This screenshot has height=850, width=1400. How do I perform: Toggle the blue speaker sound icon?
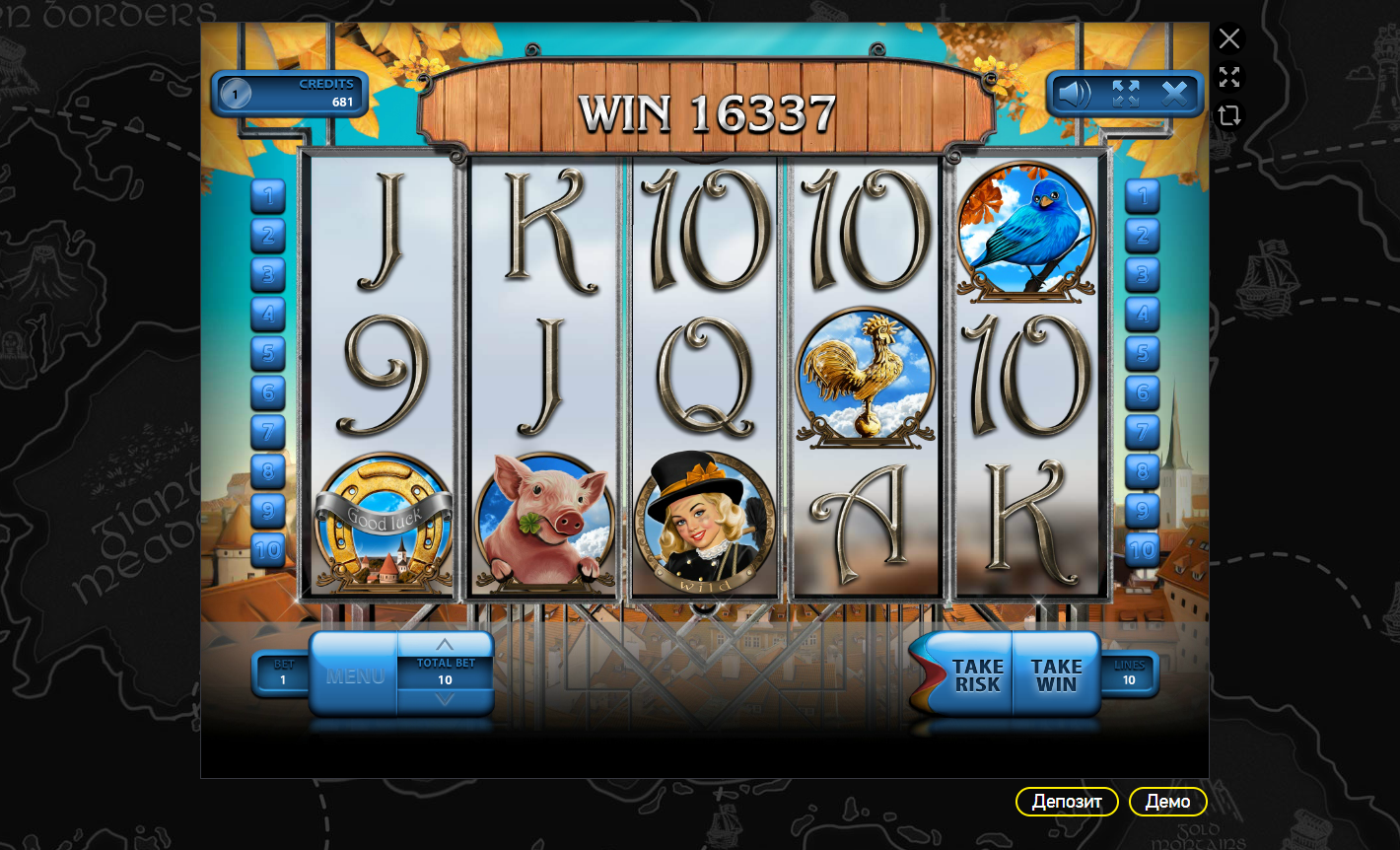tap(1074, 94)
